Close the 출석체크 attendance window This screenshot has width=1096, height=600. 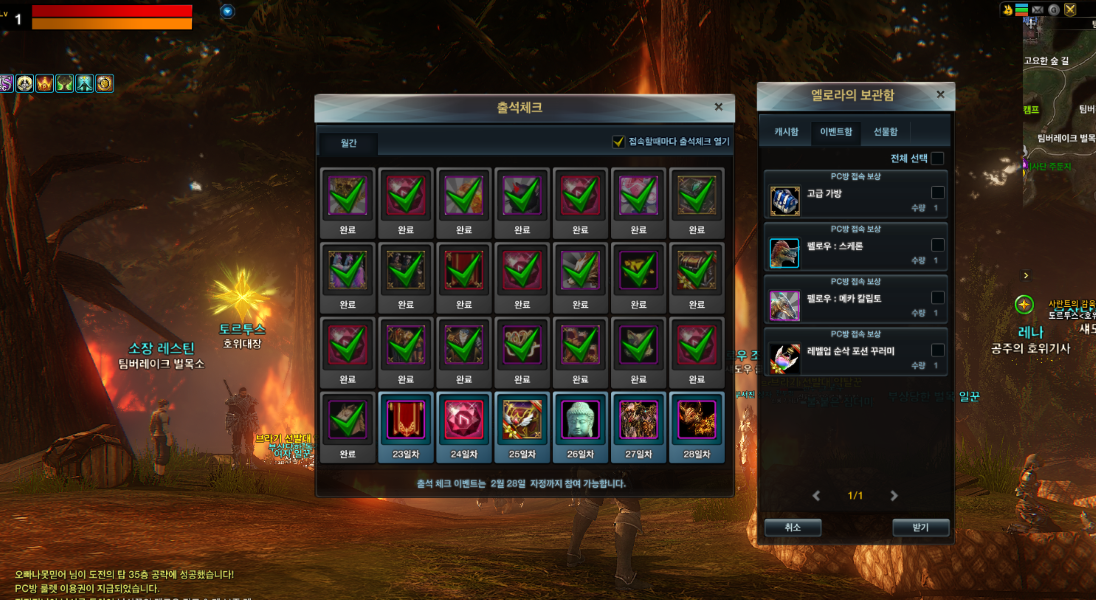718,107
